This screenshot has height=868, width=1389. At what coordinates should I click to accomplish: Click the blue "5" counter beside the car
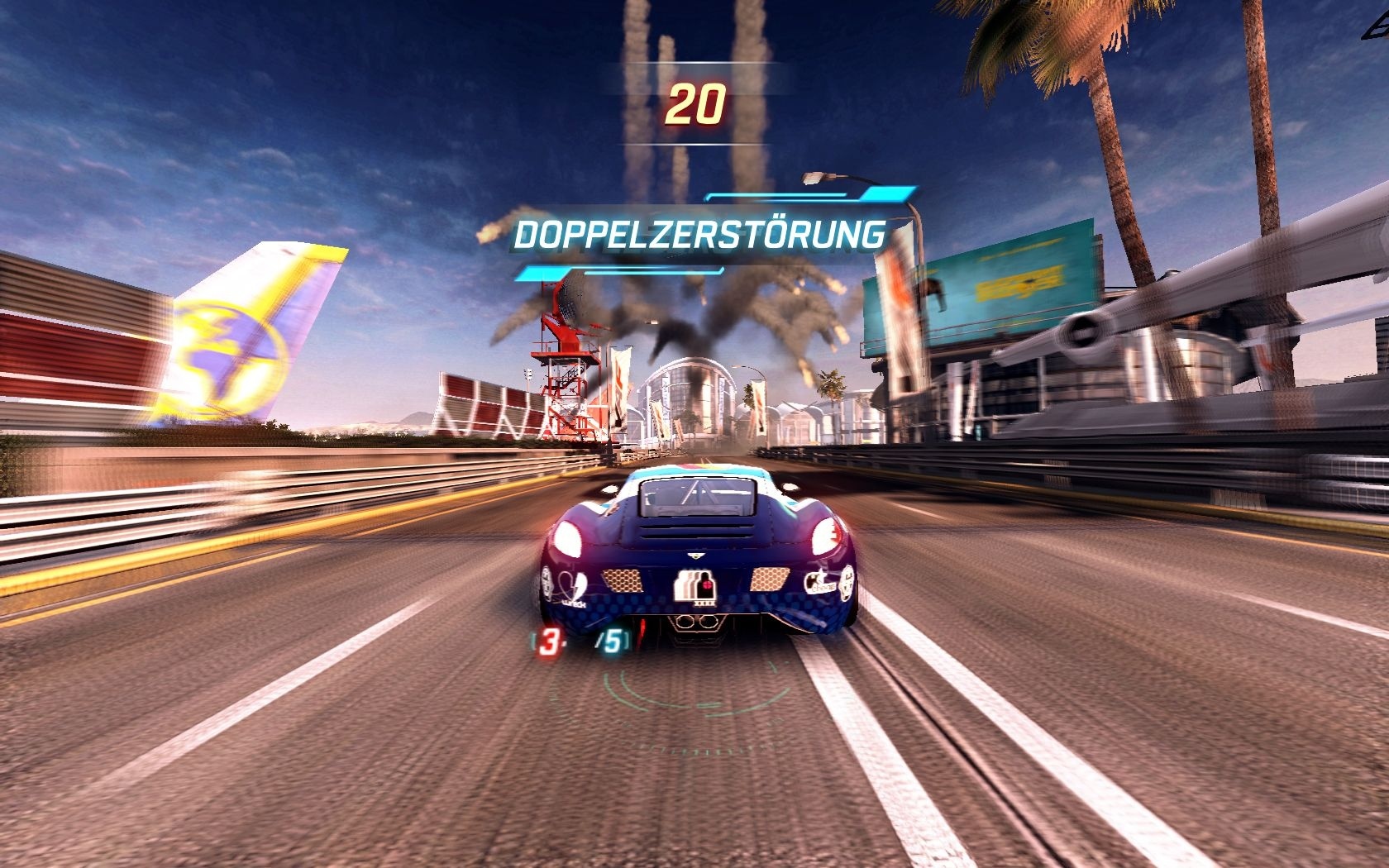(615, 640)
